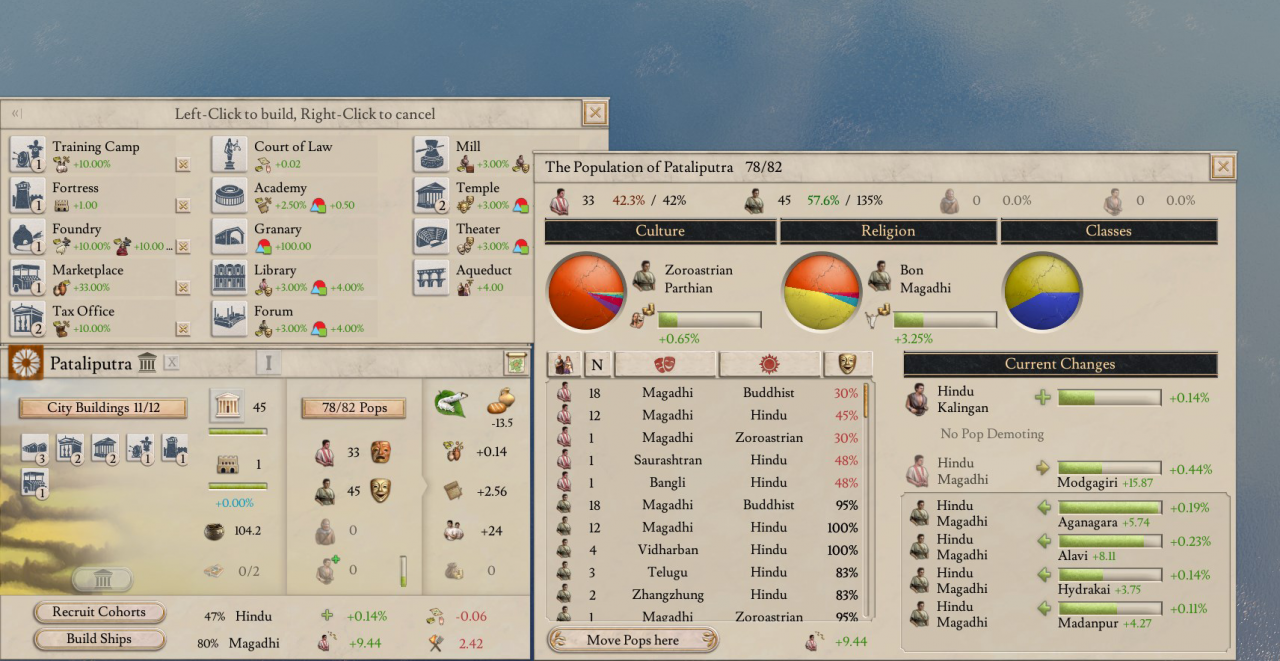Open the City Buildings 11/12 list
The width and height of the screenshot is (1280, 661).
[x=103, y=408]
